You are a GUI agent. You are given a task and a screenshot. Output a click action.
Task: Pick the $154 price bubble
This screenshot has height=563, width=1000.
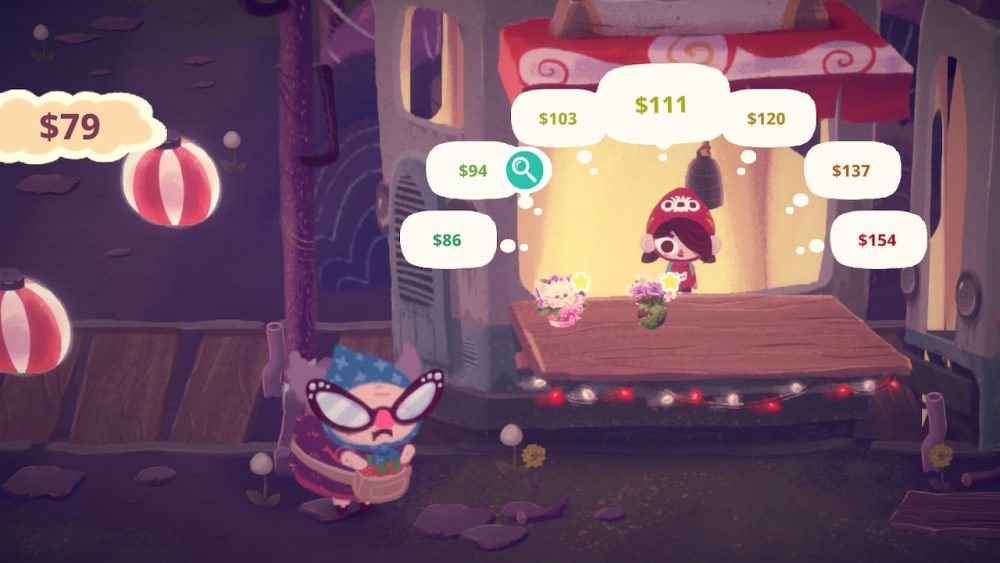coord(877,240)
